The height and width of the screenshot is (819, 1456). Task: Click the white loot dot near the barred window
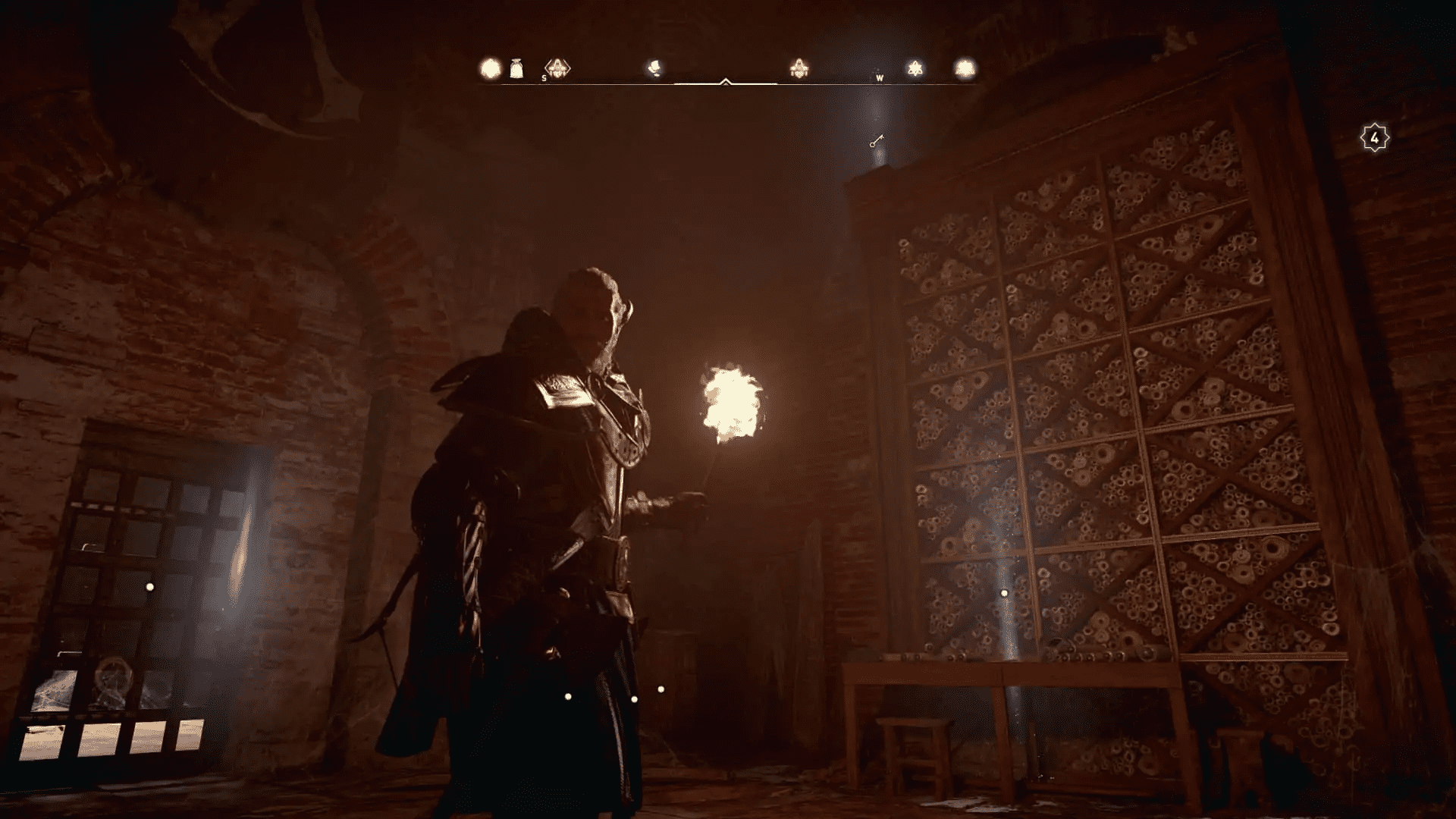[149, 586]
